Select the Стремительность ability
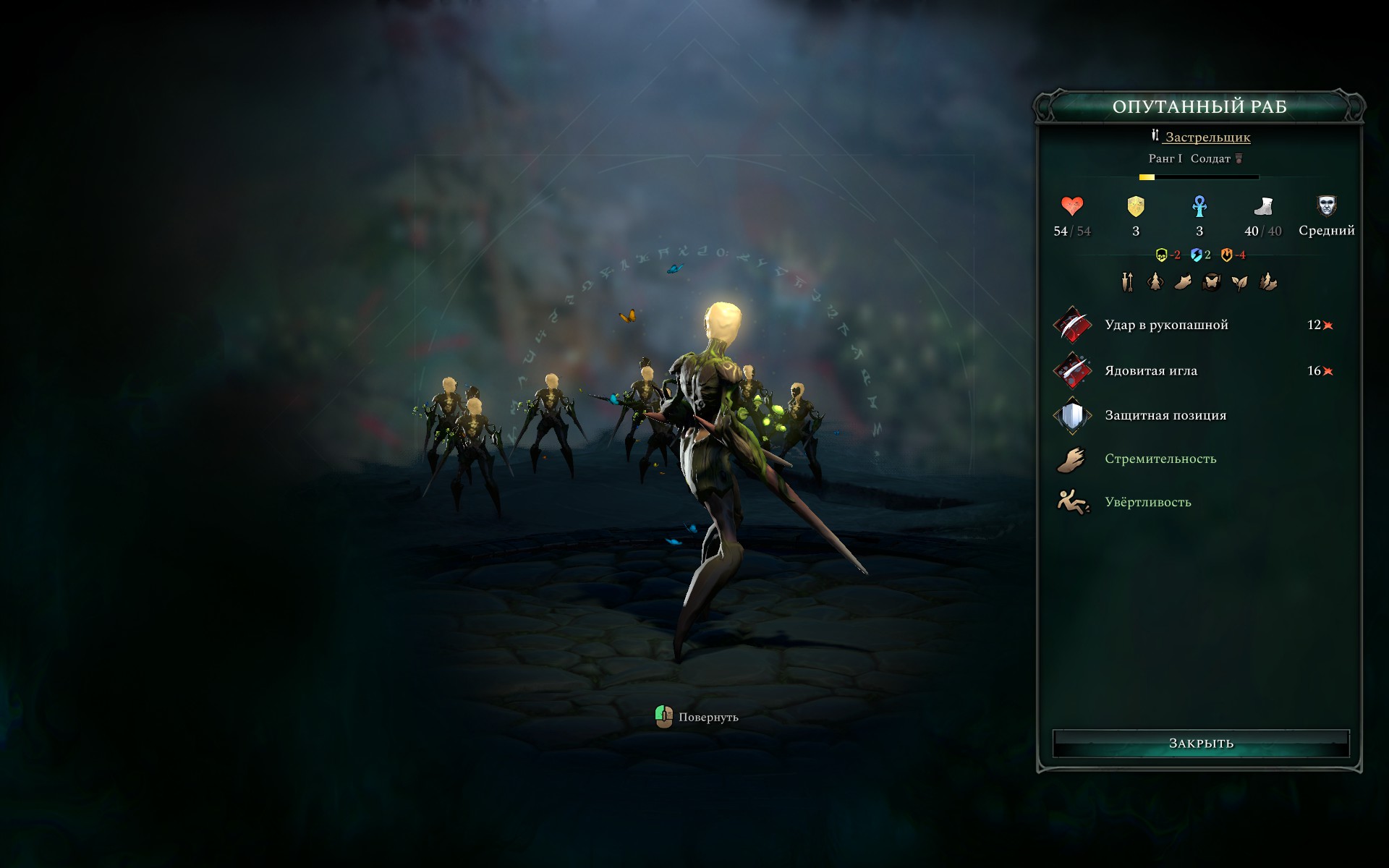Image resolution: width=1389 pixels, height=868 pixels. (1160, 459)
